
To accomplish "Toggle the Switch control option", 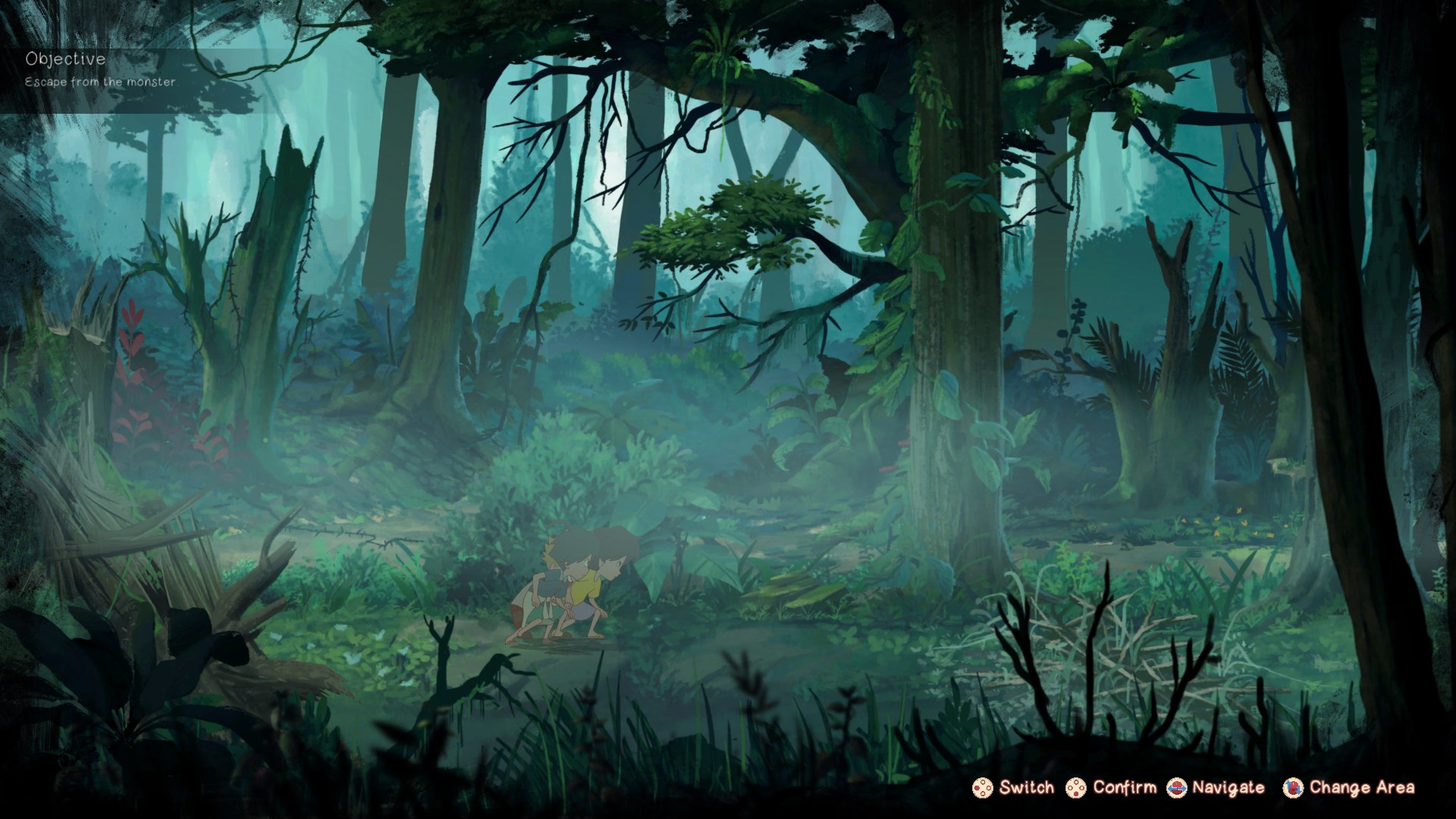I will [x=1016, y=789].
